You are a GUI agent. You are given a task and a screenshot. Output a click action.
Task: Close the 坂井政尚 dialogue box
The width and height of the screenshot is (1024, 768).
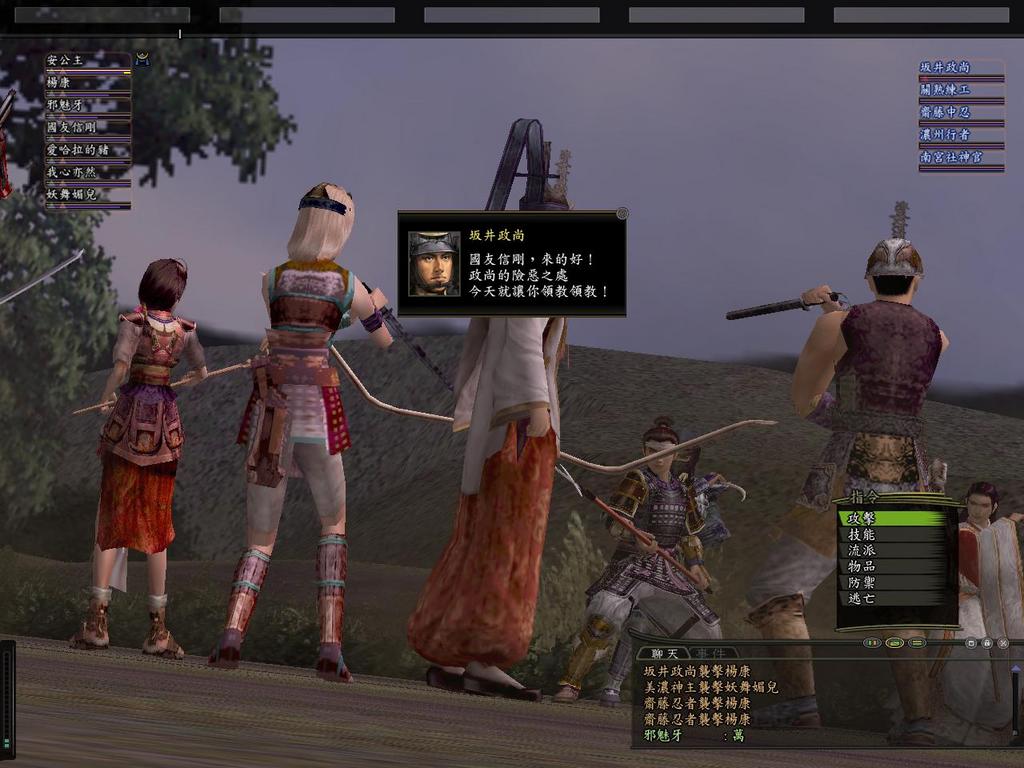622,213
